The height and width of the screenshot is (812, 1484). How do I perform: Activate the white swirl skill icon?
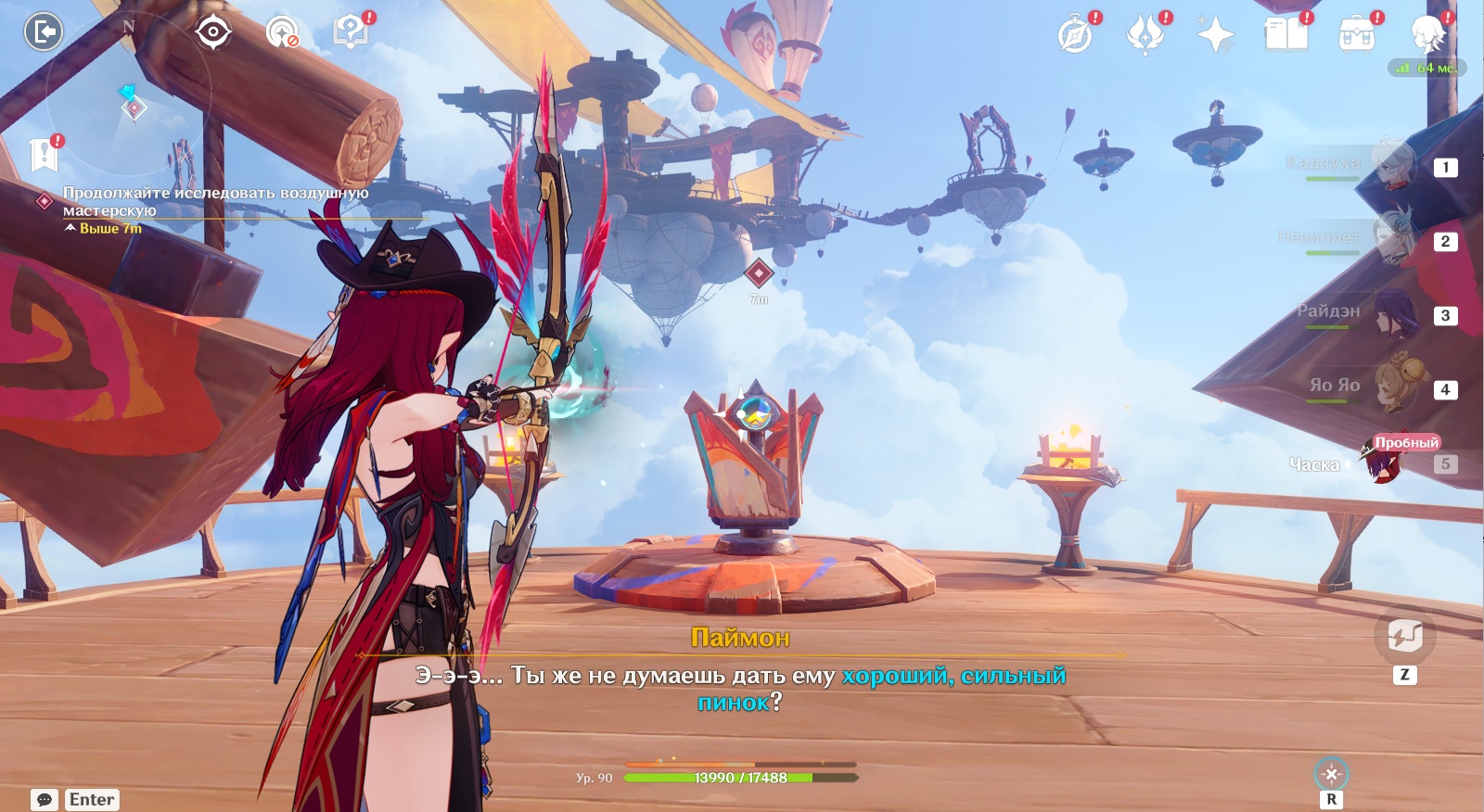point(1404,636)
